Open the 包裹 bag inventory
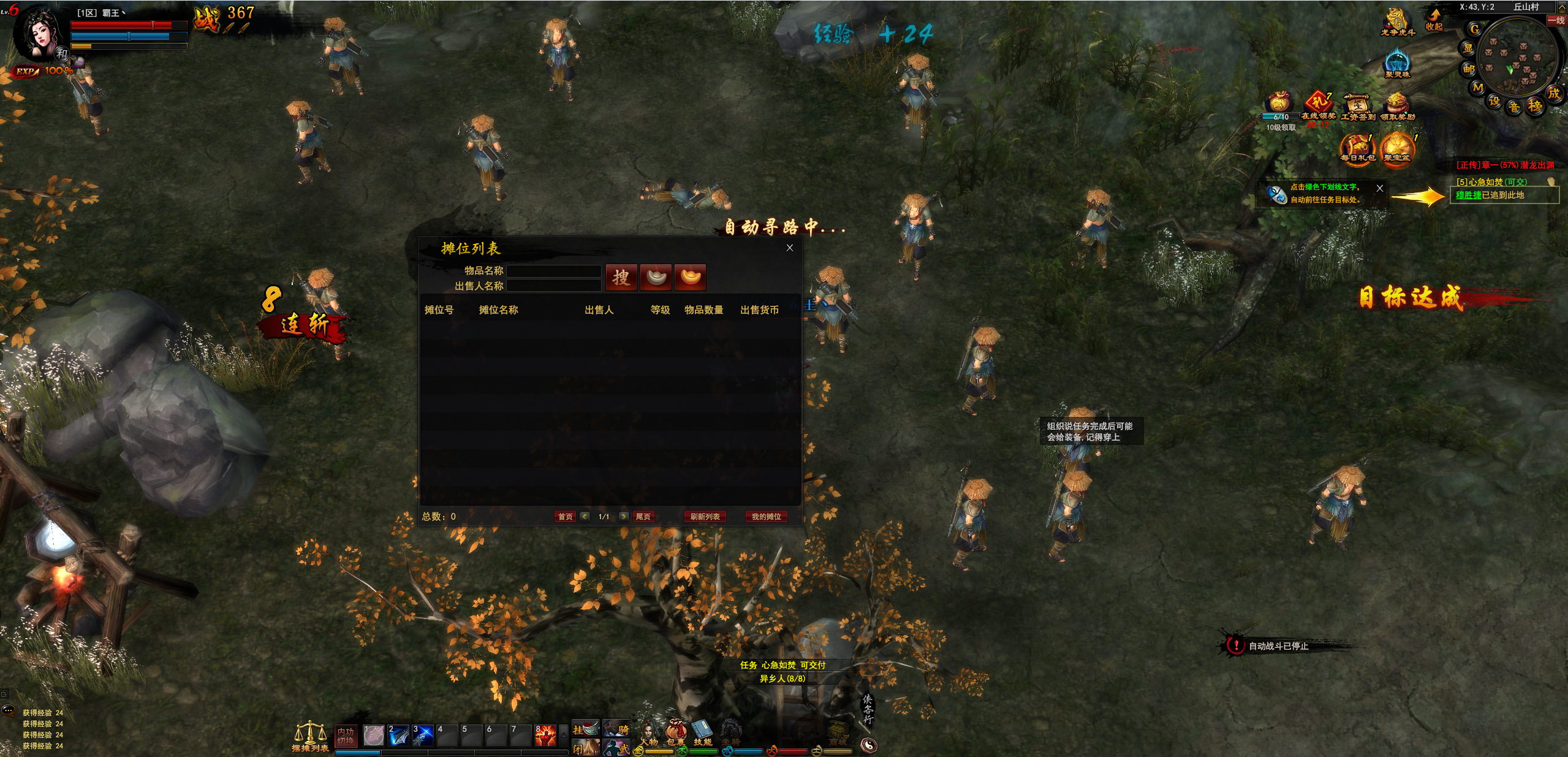This screenshot has width=1568, height=757. pos(675,733)
